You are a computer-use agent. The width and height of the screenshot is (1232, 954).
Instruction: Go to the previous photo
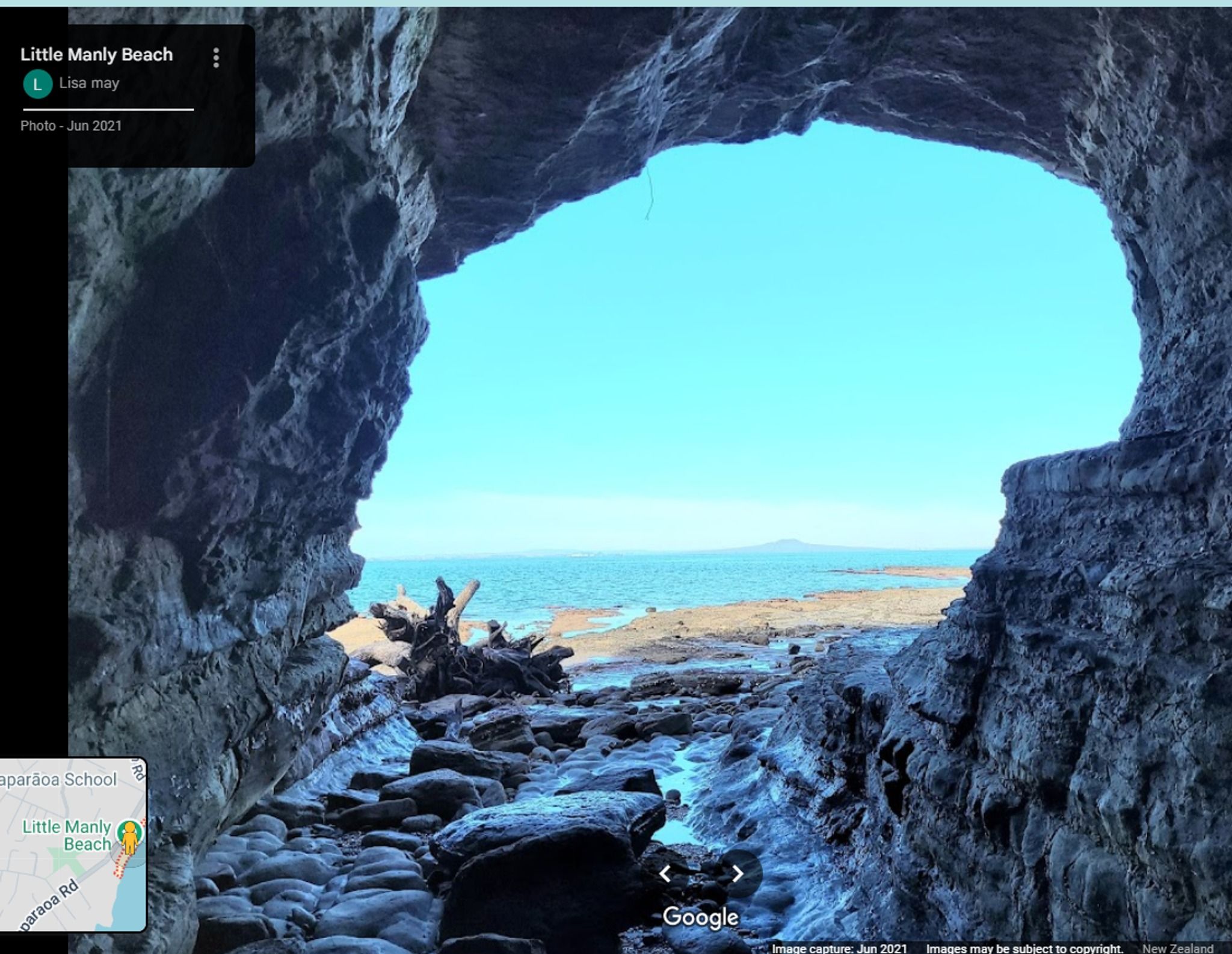point(665,873)
